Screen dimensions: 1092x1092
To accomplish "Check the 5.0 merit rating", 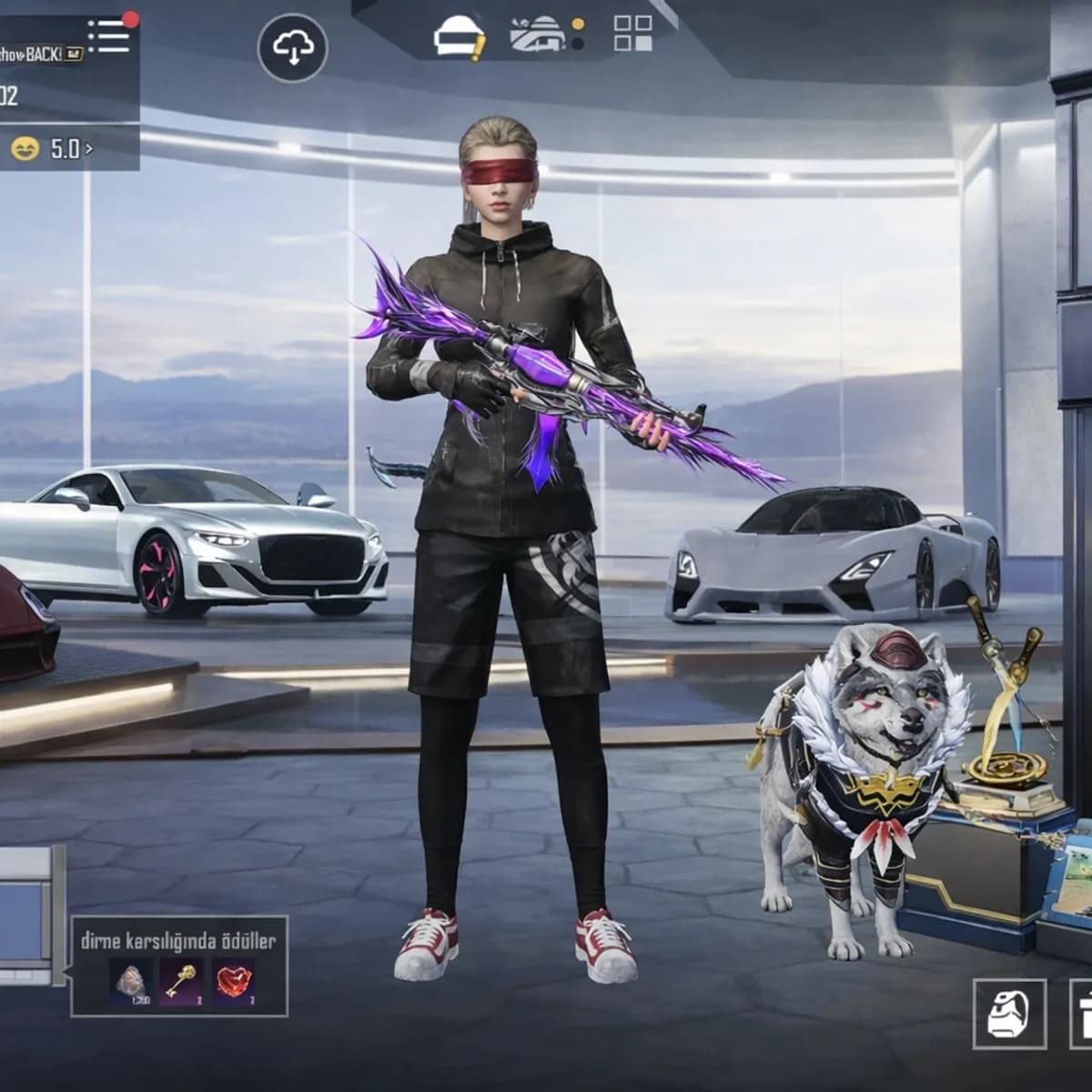I will pyautogui.click(x=53, y=148).
